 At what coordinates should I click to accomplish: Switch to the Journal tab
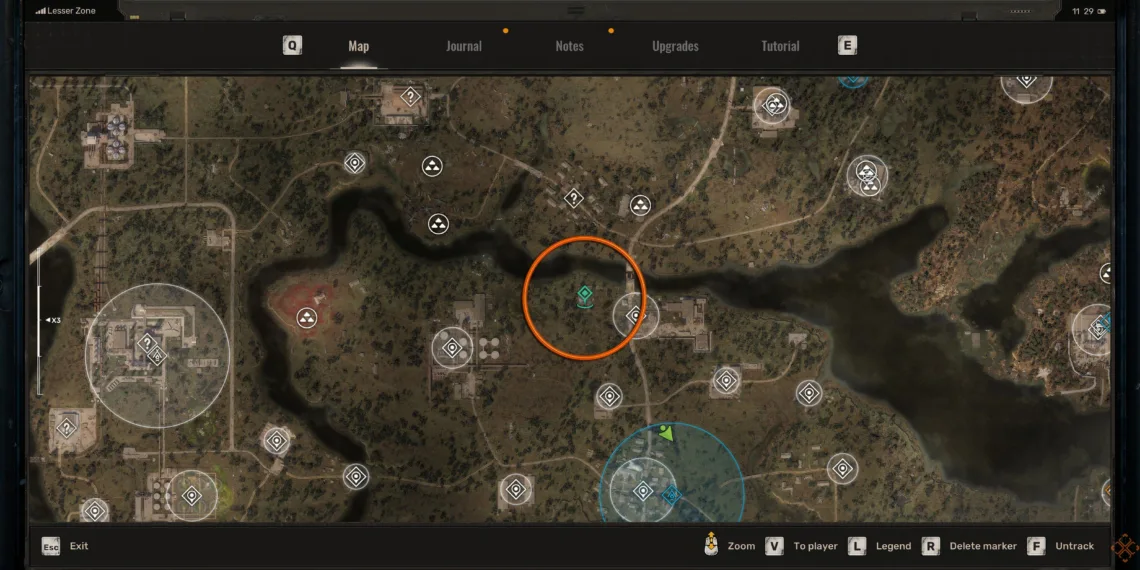[463, 46]
